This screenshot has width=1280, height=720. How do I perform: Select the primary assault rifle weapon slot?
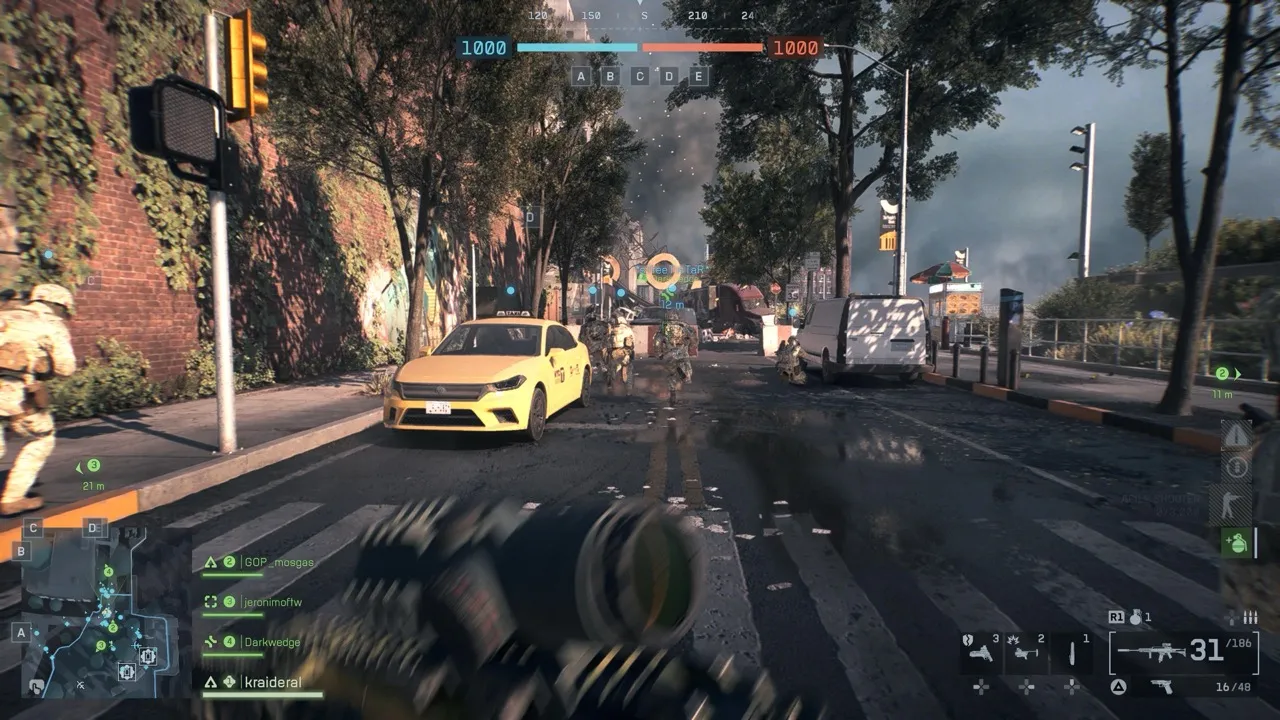click(1183, 652)
